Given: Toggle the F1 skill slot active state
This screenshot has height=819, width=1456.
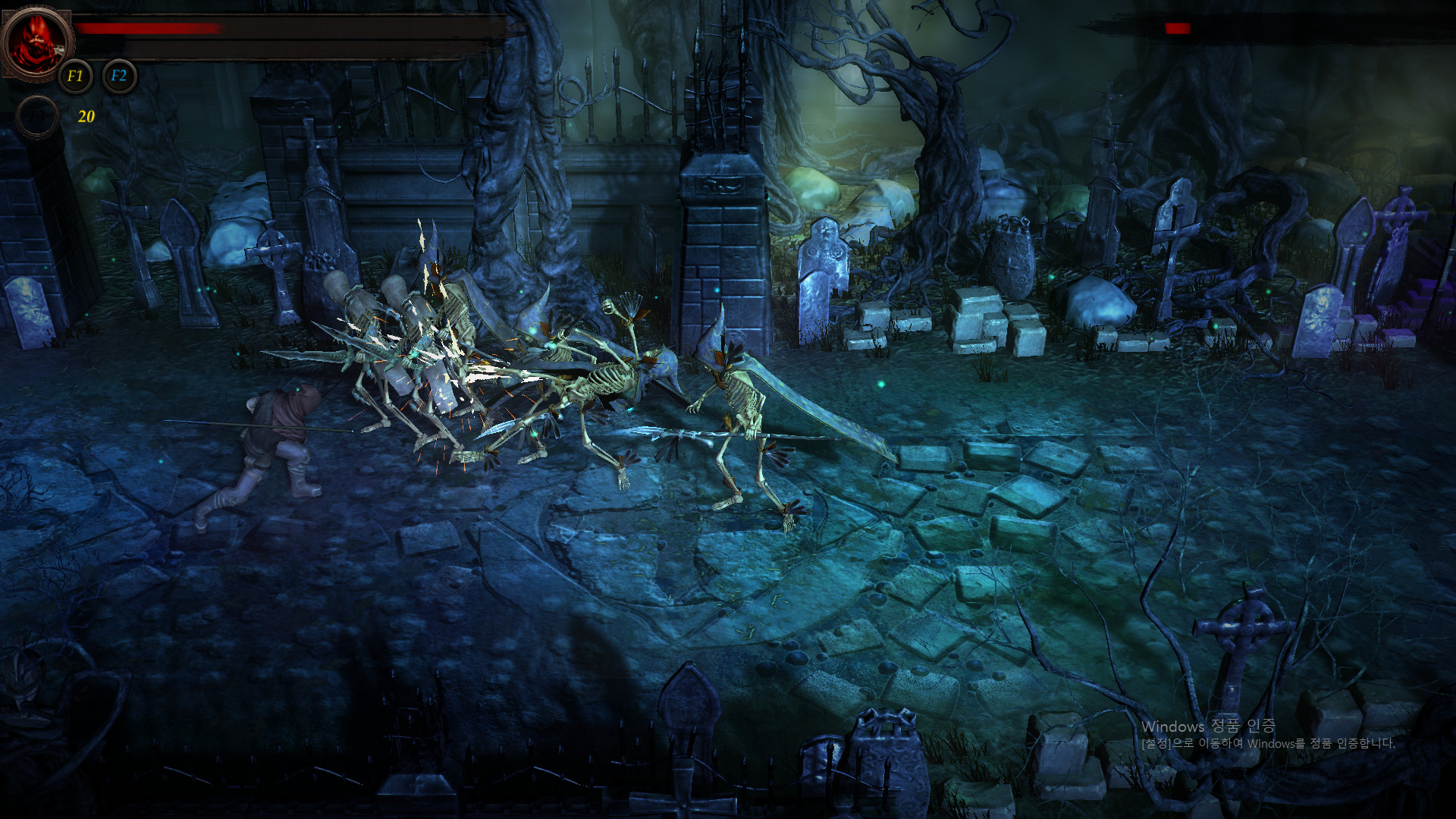Looking at the screenshot, I should pos(74,76).
